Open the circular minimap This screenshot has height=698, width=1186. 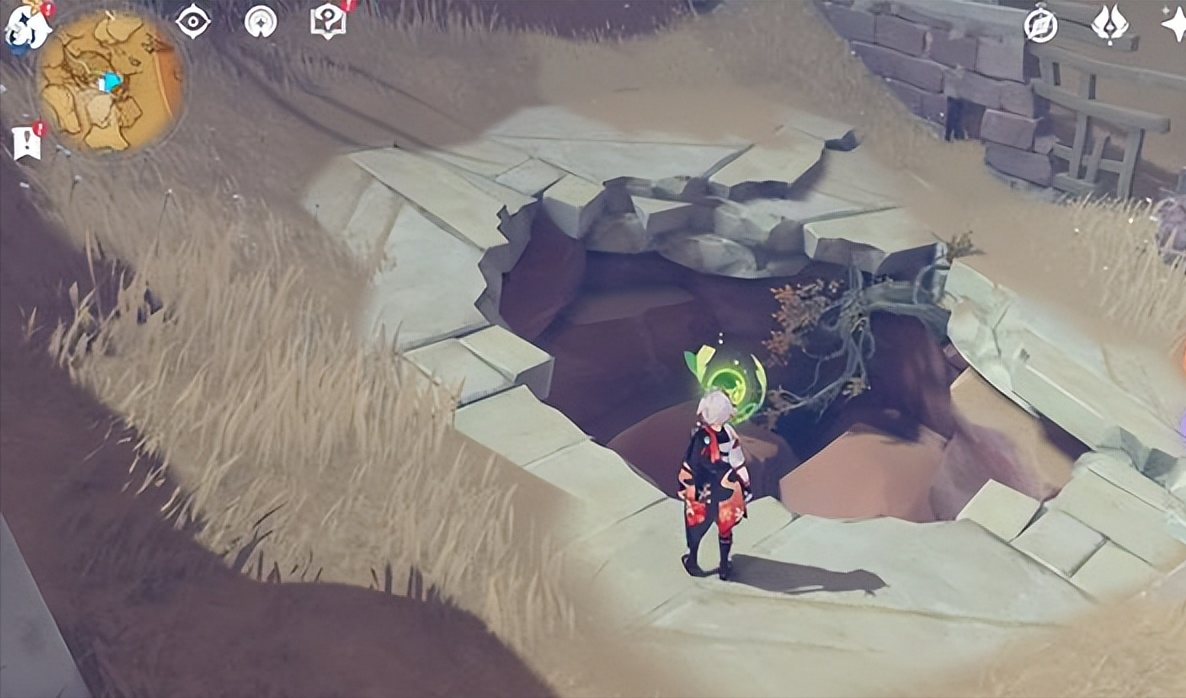coord(109,81)
